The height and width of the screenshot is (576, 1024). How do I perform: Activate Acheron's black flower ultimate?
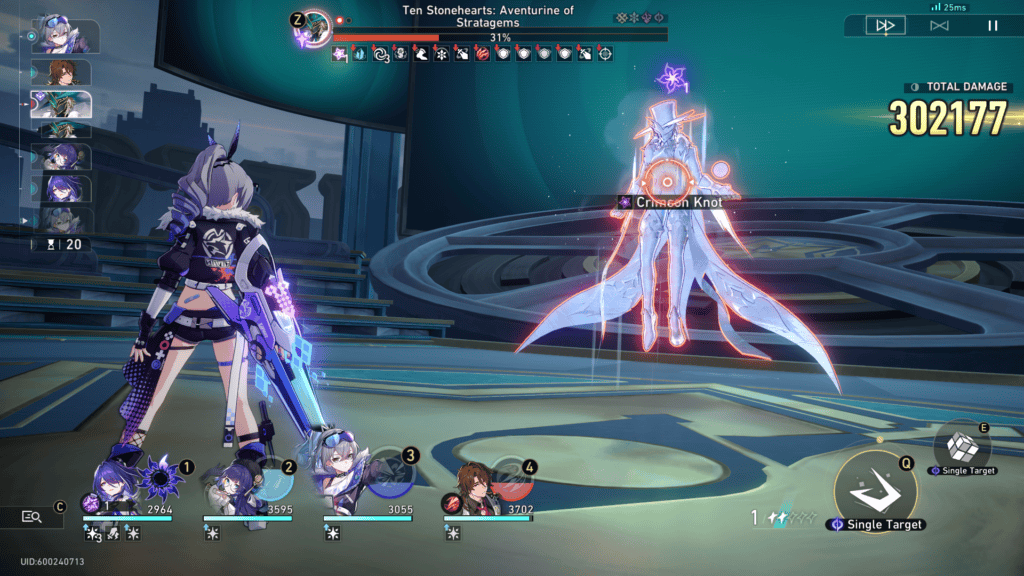point(159,480)
